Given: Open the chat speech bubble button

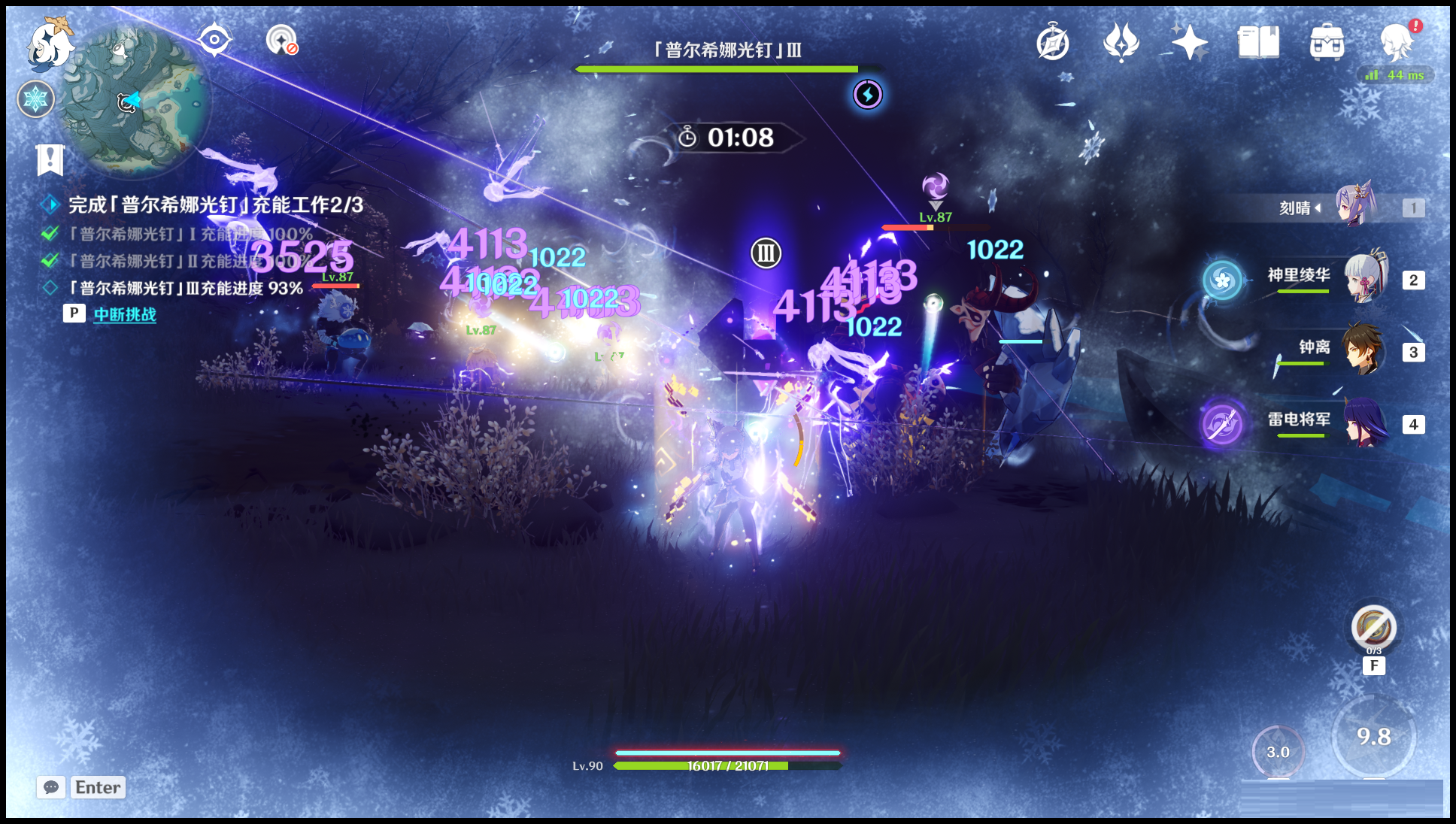Looking at the screenshot, I should 51,787.
